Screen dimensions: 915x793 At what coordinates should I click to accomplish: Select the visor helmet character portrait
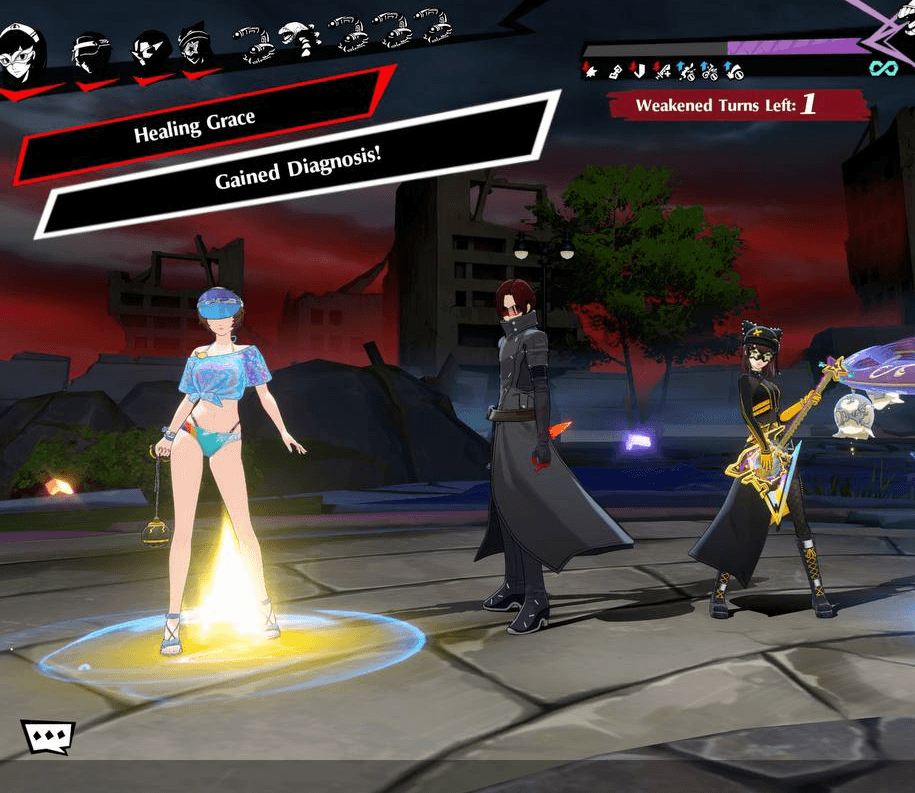[x=90, y=50]
